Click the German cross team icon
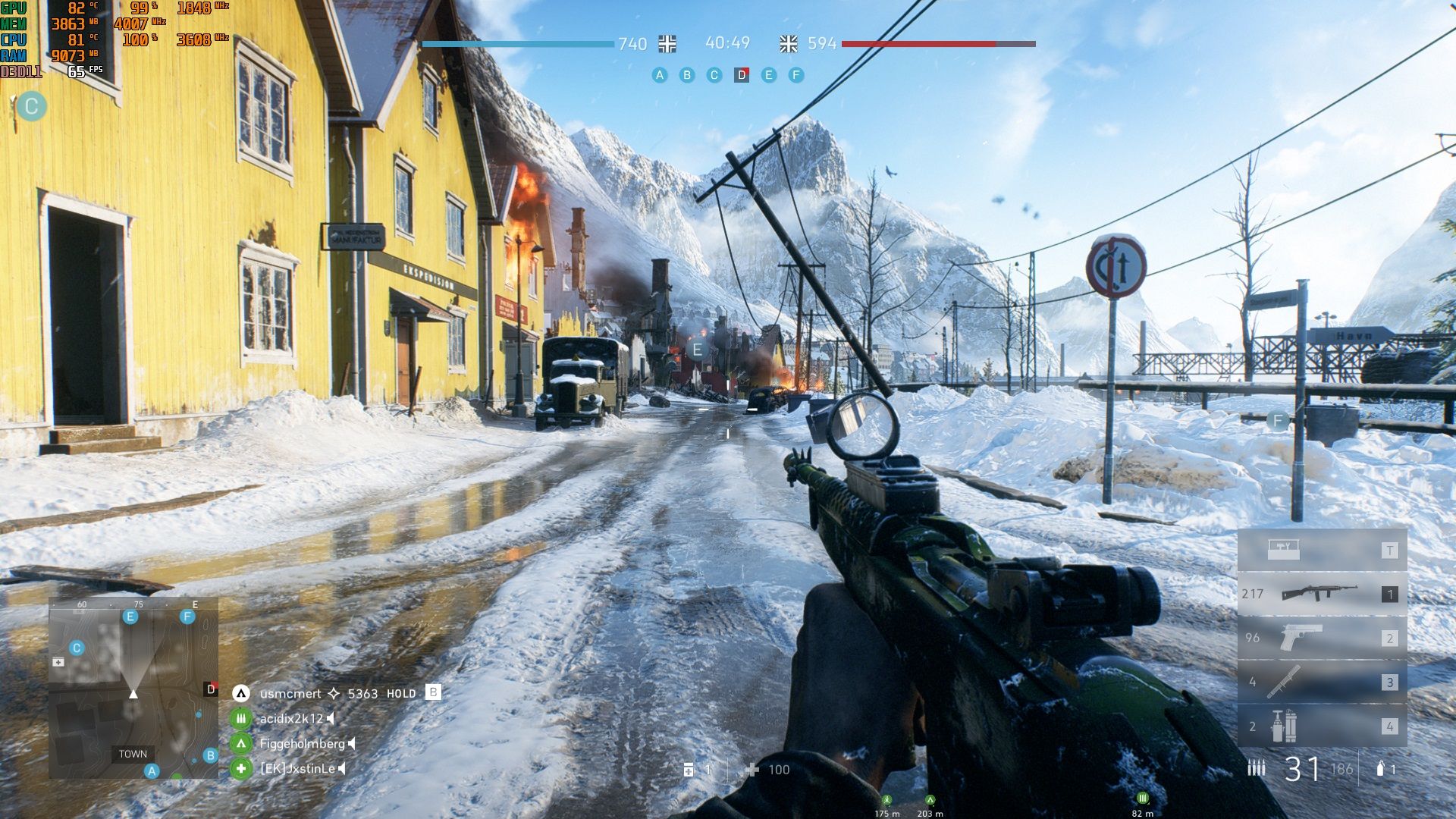 pos(667,44)
